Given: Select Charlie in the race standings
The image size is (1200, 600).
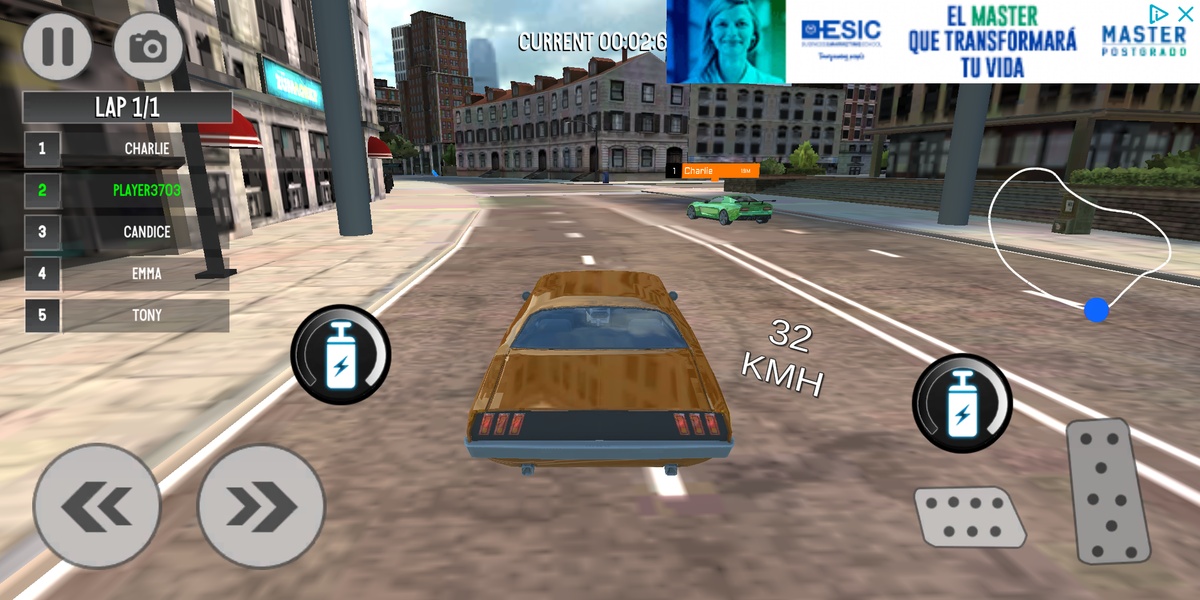Looking at the screenshot, I should [x=146, y=149].
